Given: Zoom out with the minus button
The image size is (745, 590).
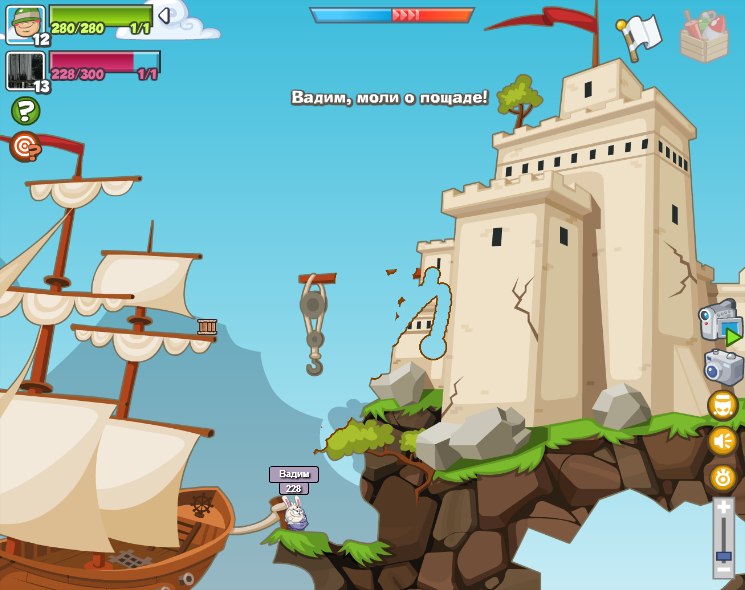Looking at the screenshot, I should pyautogui.click(x=723, y=570).
